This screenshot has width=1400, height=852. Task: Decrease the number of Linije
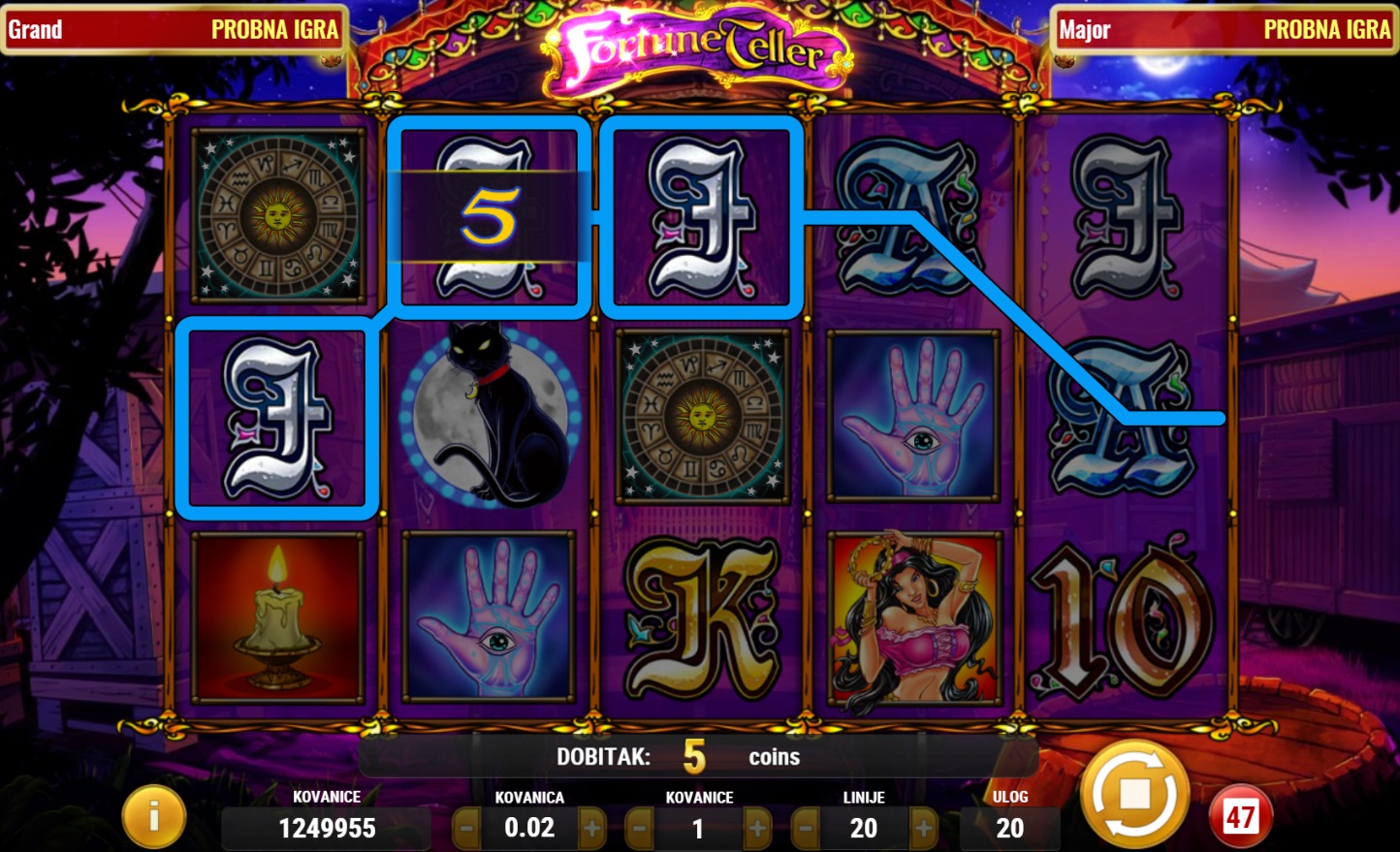(x=805, y=829)
